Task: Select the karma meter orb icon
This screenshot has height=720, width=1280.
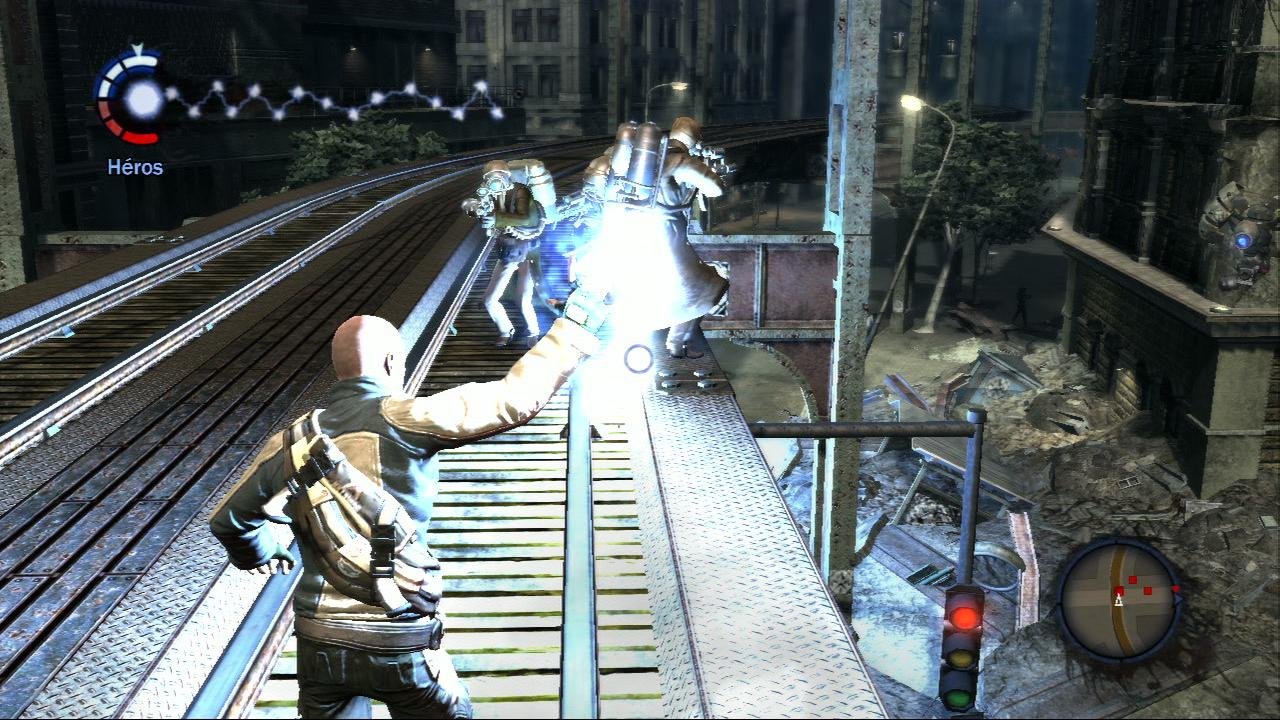Action: [142, 97]
